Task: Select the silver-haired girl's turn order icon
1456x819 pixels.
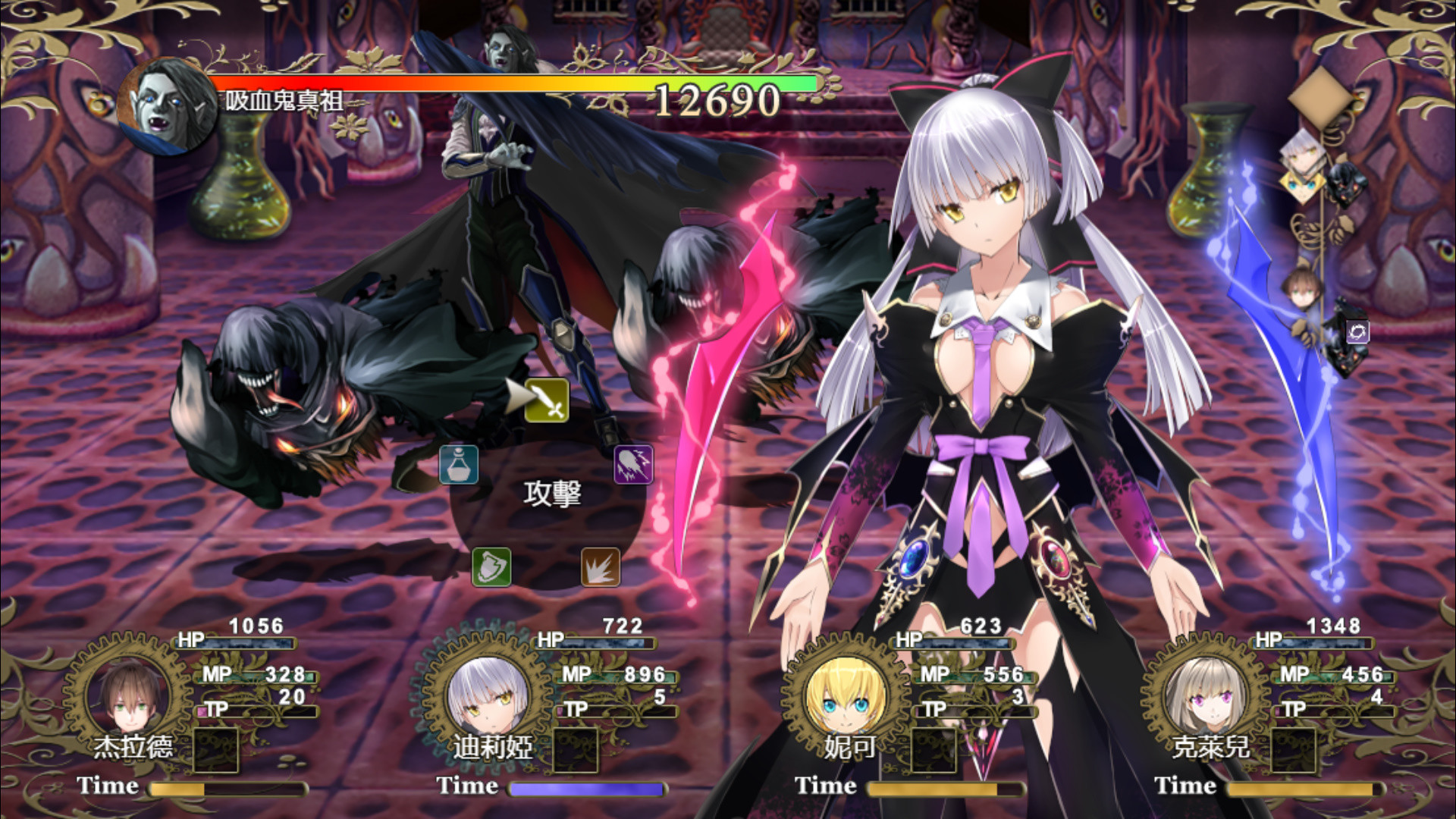Action: pyautogui.click(x=1304, y=154)
